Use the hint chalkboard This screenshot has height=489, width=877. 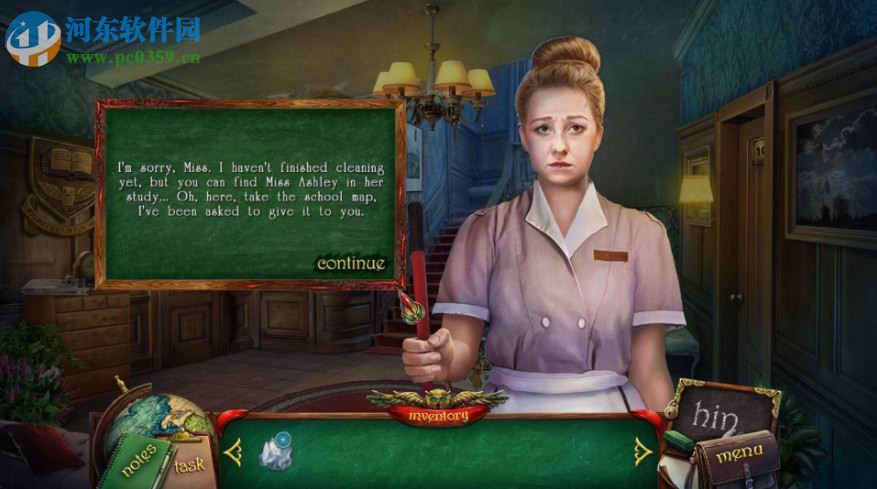pos(724,412)
